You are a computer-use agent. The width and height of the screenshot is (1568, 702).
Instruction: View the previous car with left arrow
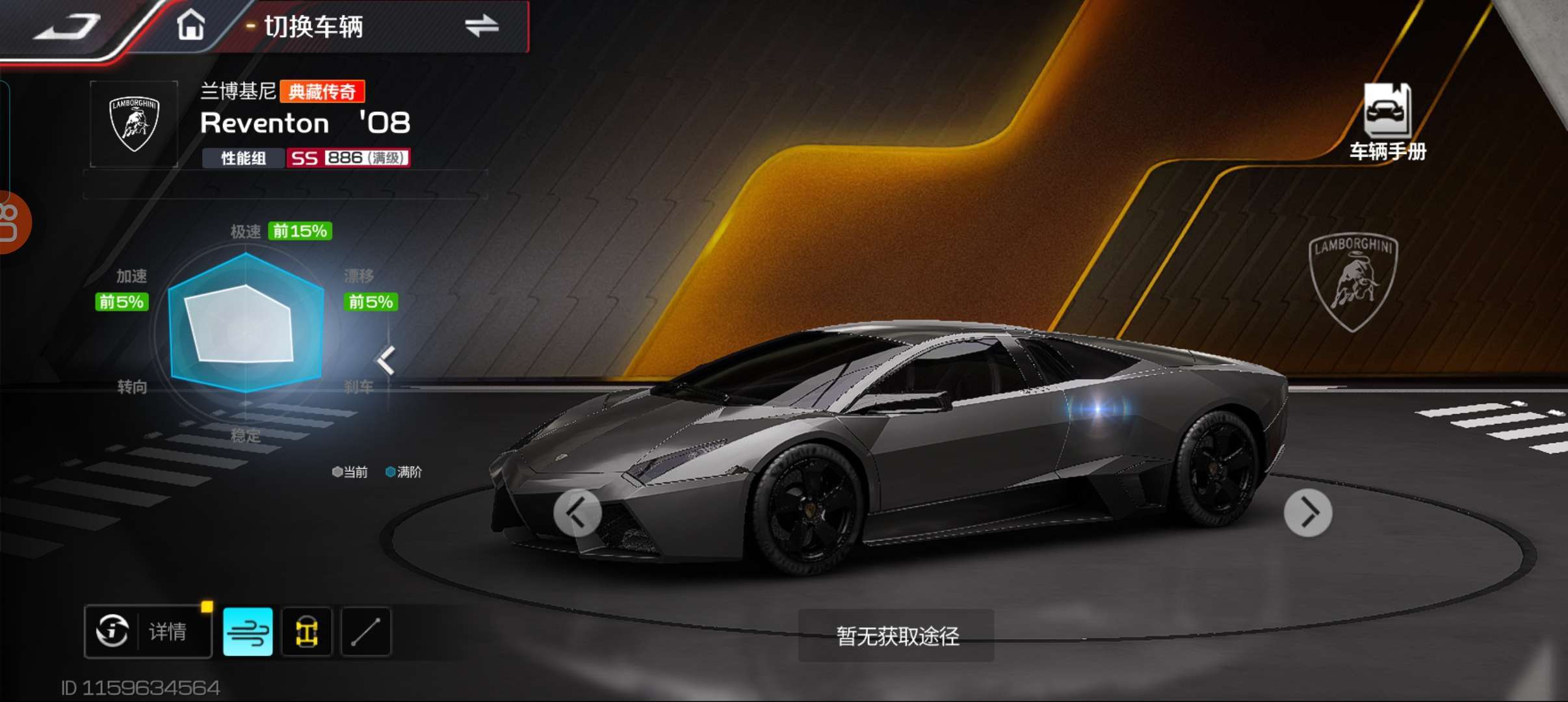(577, 513)
